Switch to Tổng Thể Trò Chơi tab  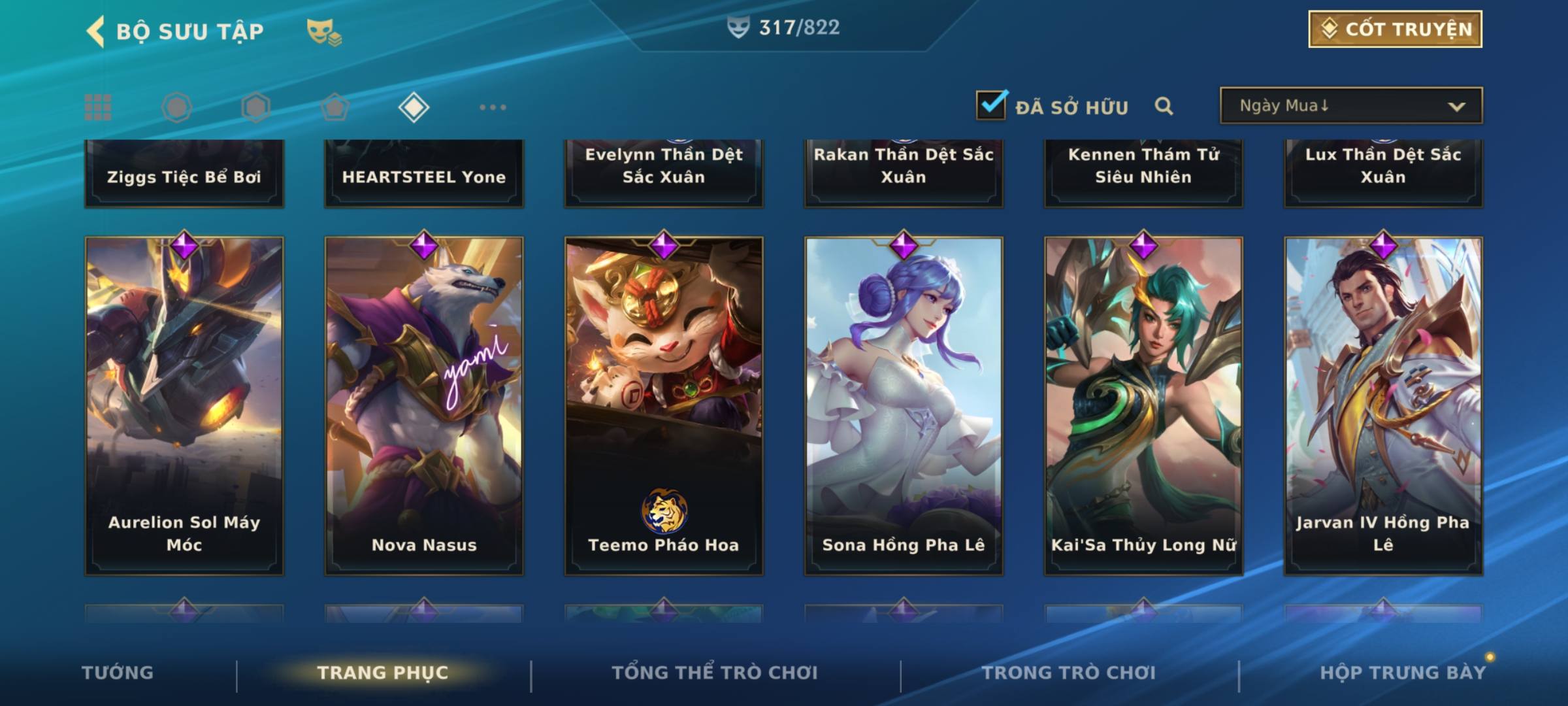(x=715, y=673)
